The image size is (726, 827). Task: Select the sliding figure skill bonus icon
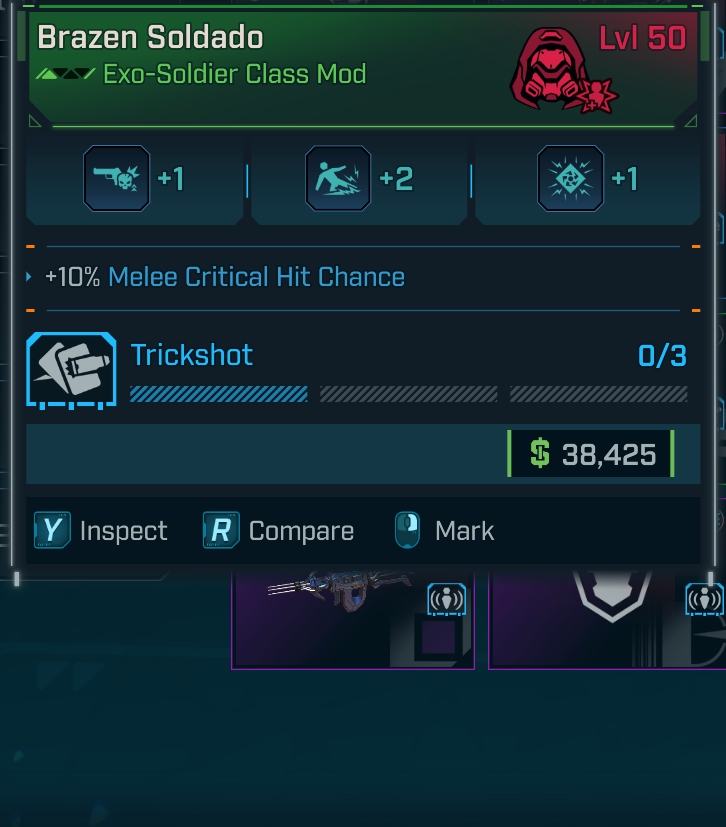tap(338, 179)
